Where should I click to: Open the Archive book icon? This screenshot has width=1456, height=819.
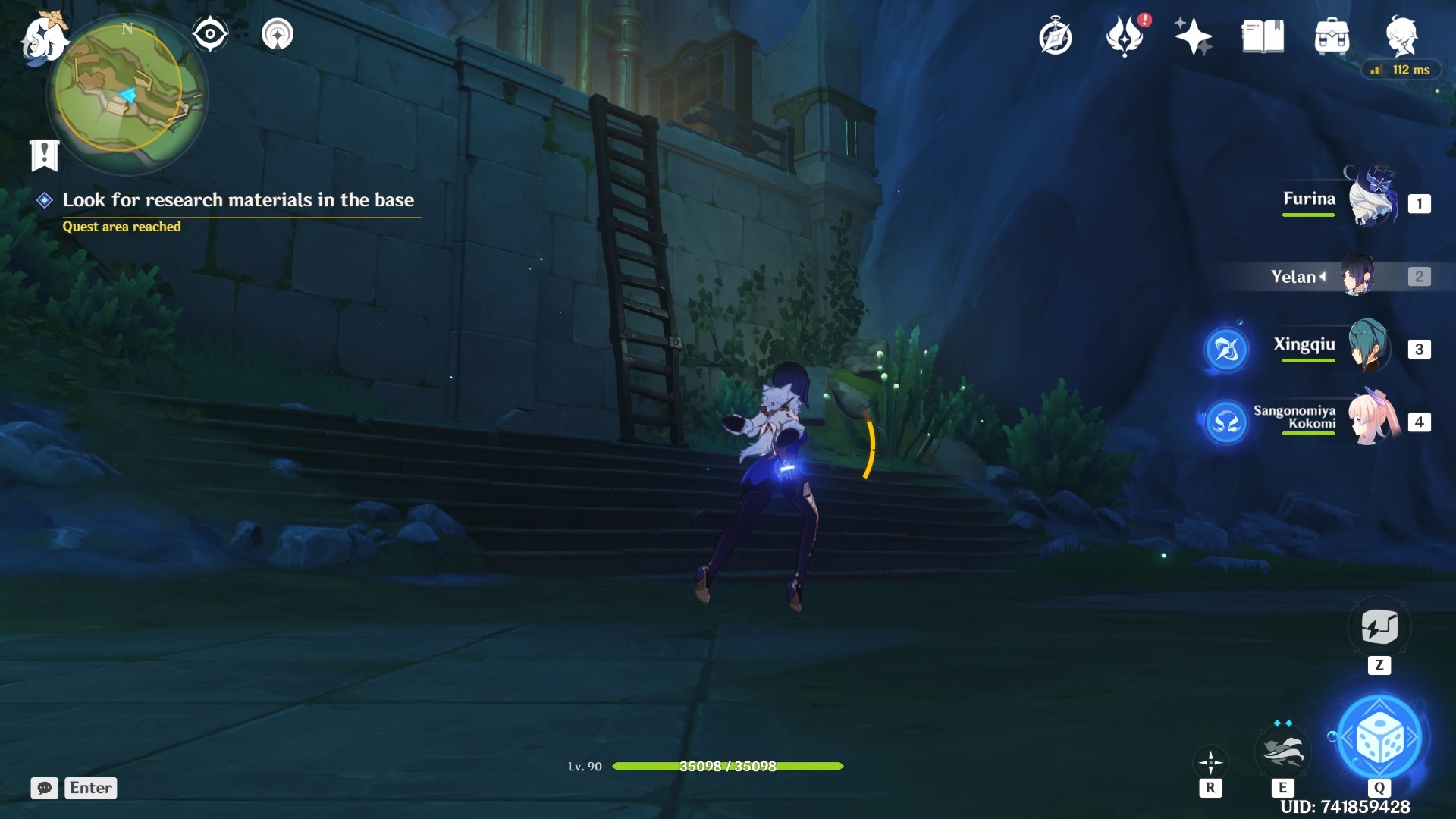point(1261,36)
